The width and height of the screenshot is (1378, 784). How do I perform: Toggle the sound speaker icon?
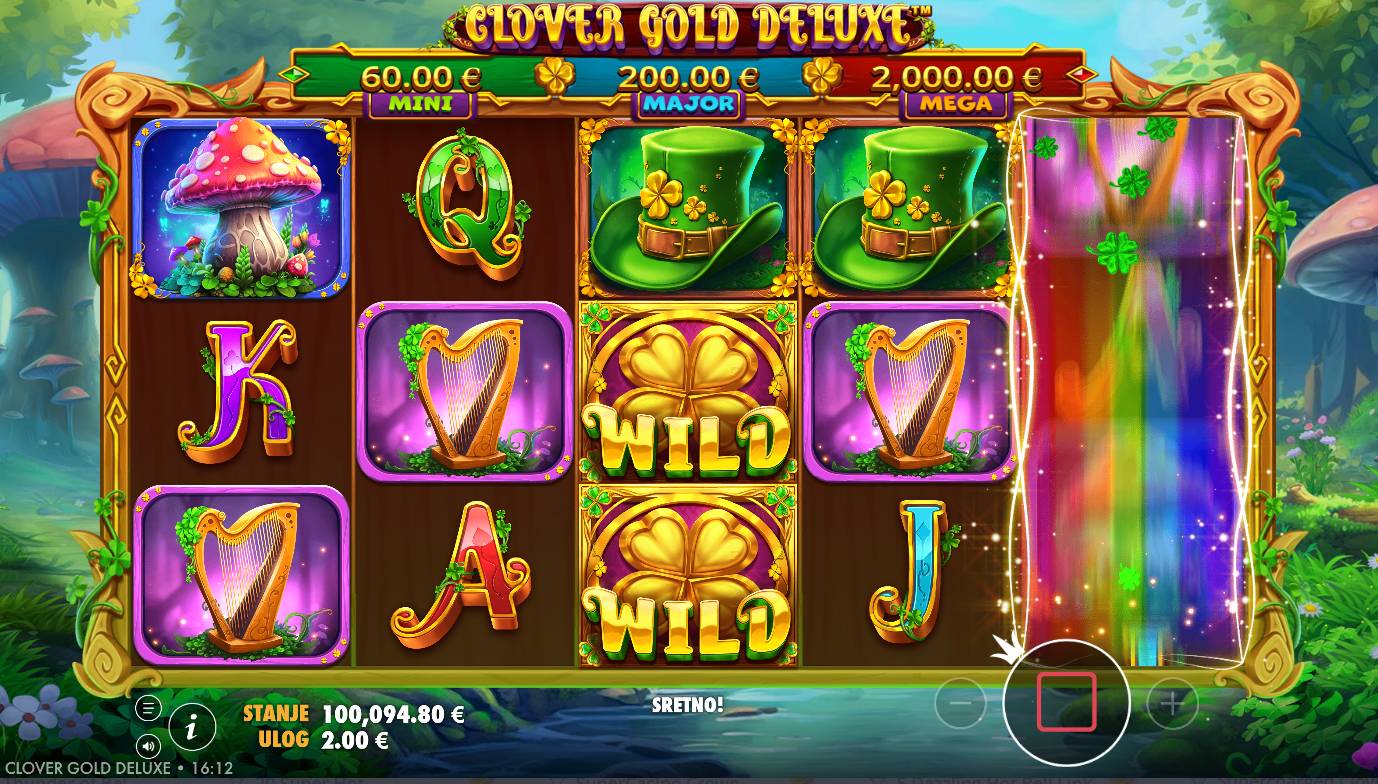[148, 746]
